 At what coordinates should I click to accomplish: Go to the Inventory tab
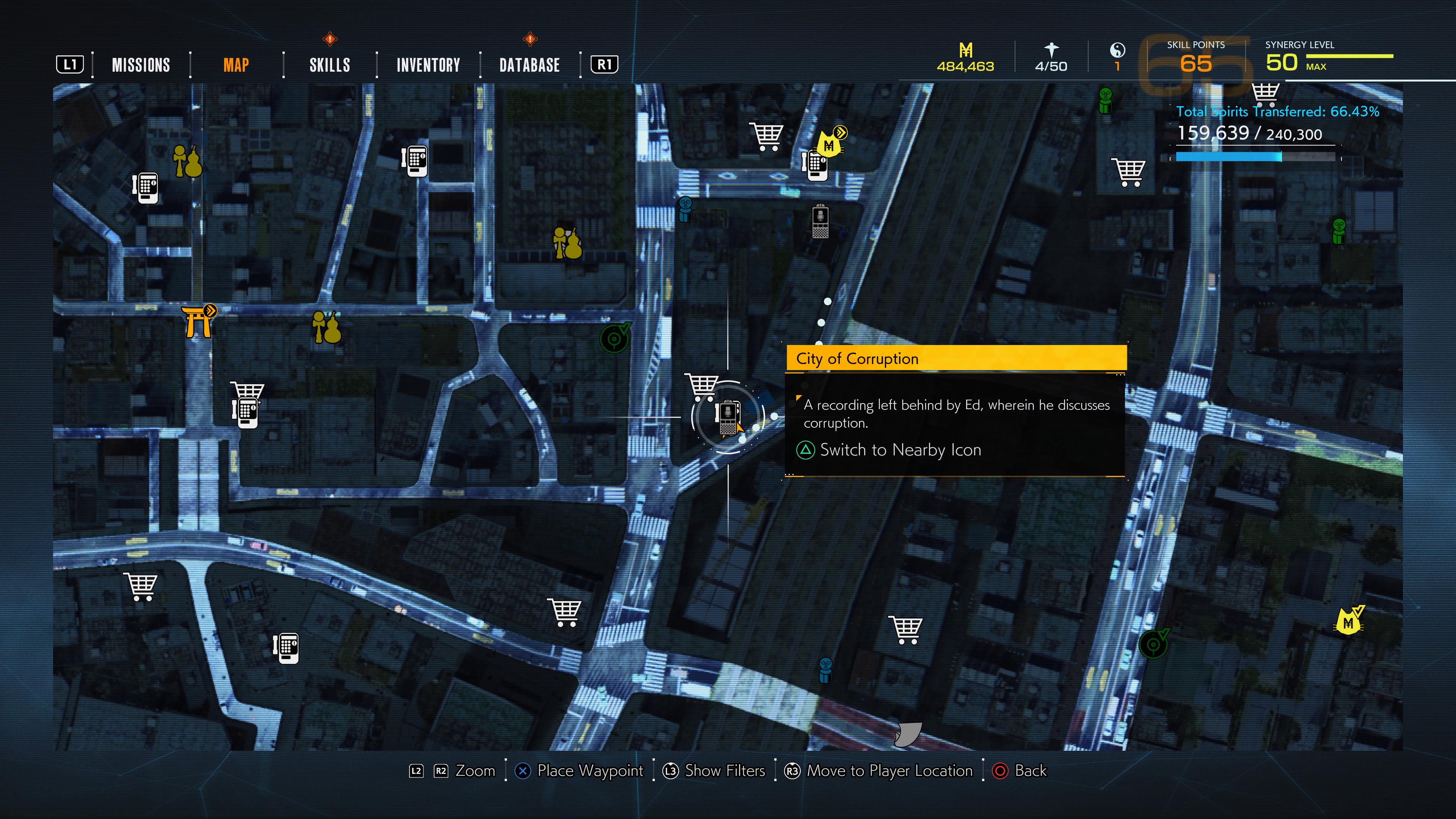pyautogui.click(x=428, y=65)
